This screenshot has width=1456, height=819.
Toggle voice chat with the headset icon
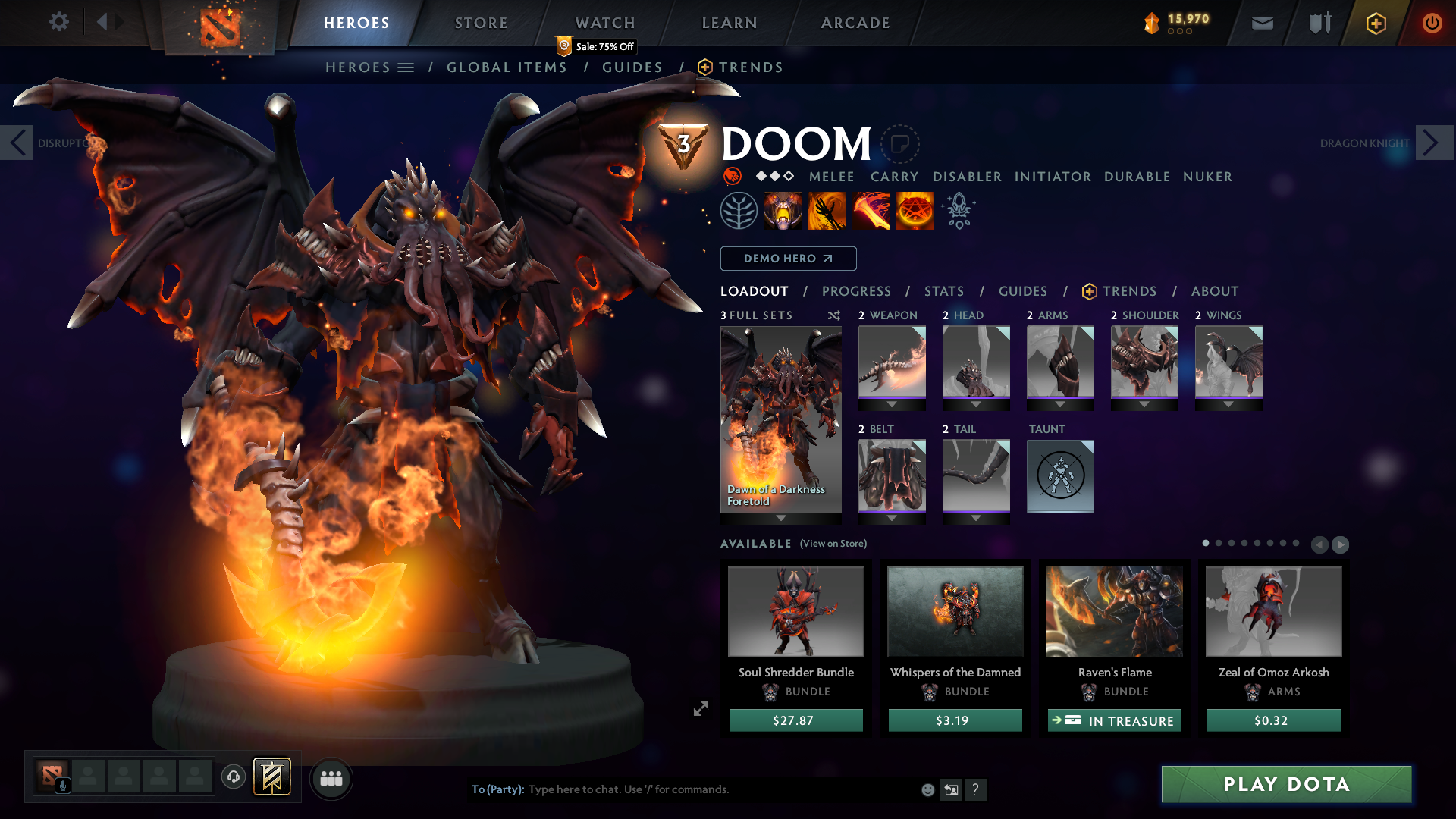[x=234, y=777]
